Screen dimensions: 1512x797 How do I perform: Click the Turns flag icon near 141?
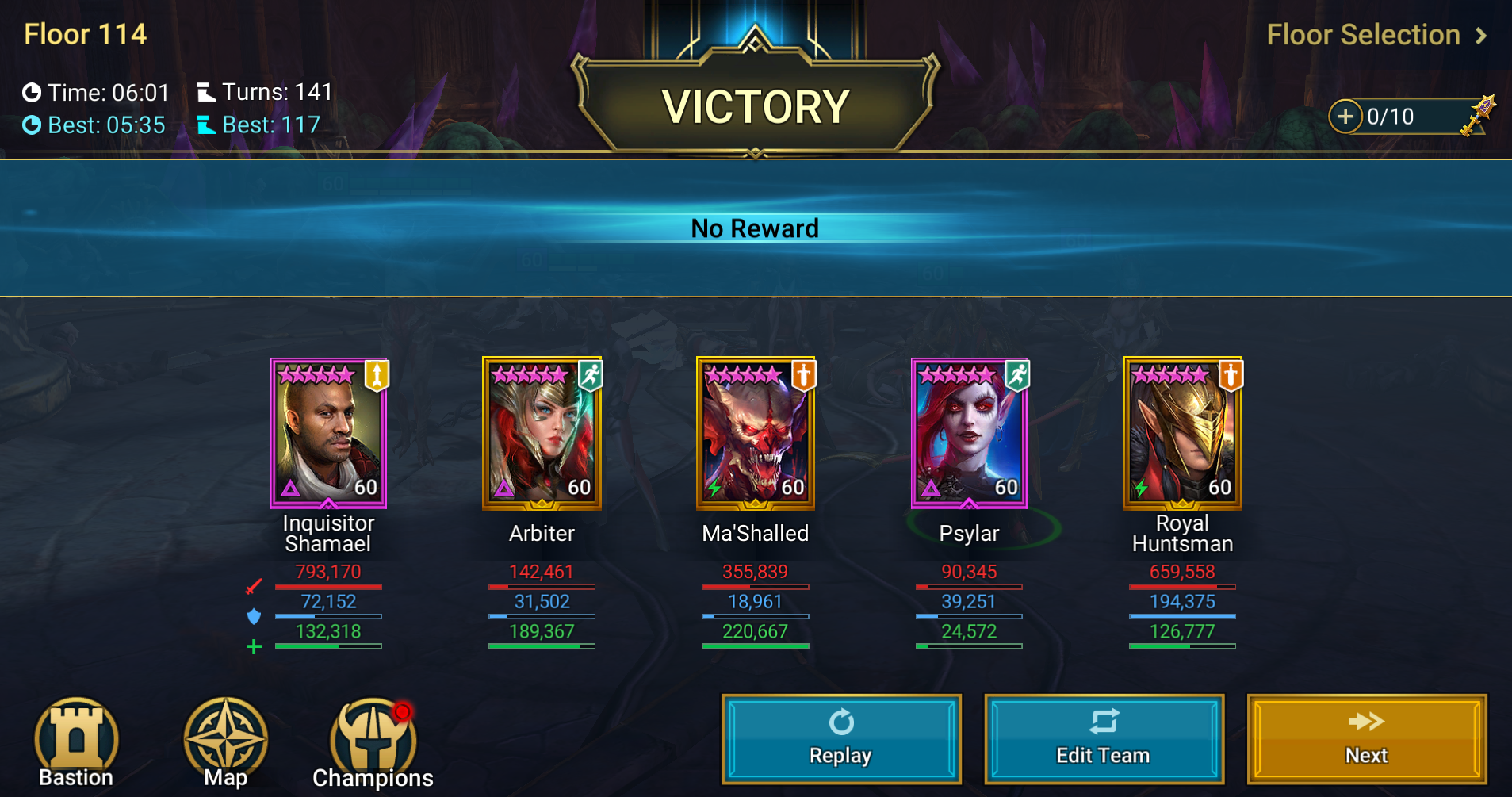click(207, 92)
